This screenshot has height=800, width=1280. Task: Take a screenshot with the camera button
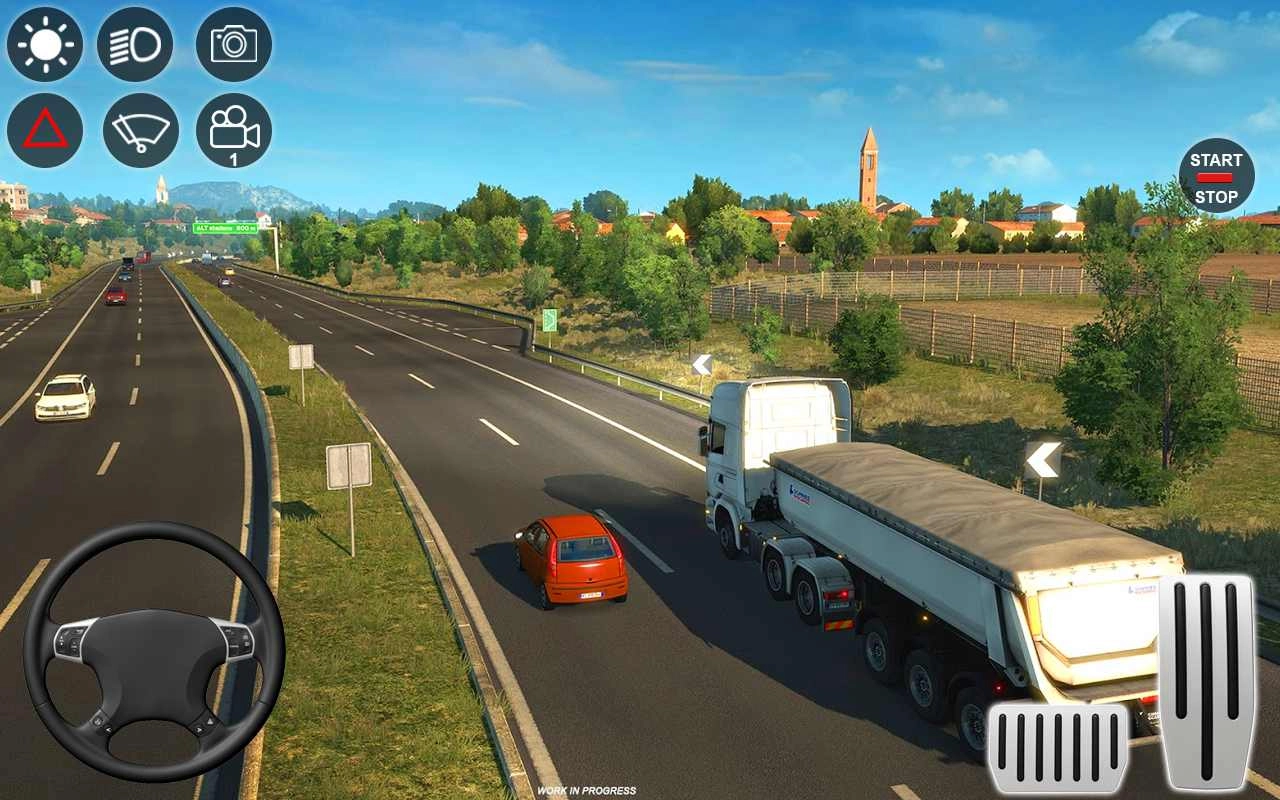234,44
